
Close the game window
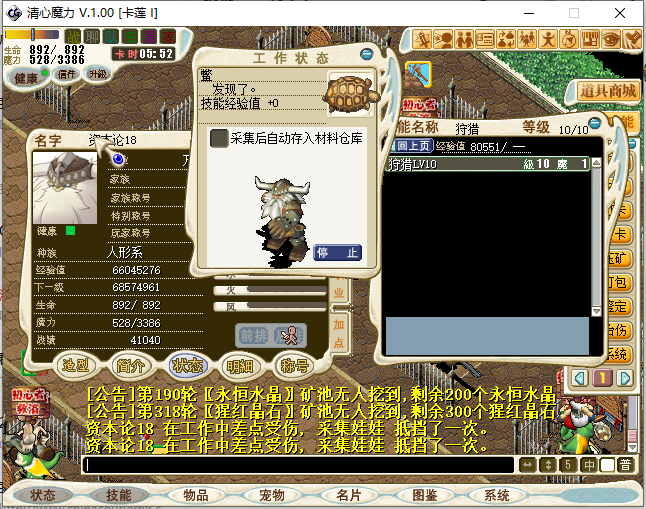[x=620, y=13]
